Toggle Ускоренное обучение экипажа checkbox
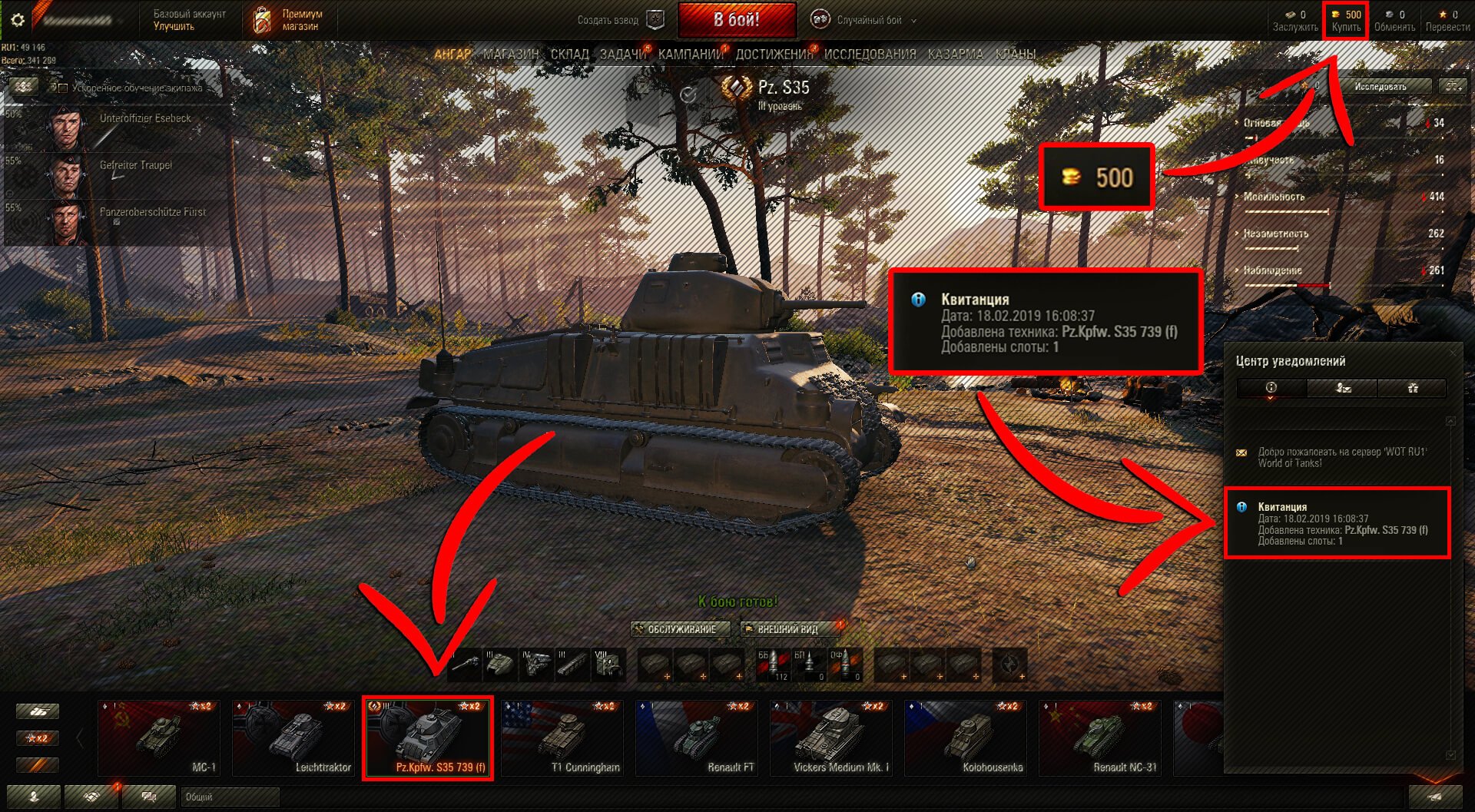 pyautogui.click(x=63, y=88)
